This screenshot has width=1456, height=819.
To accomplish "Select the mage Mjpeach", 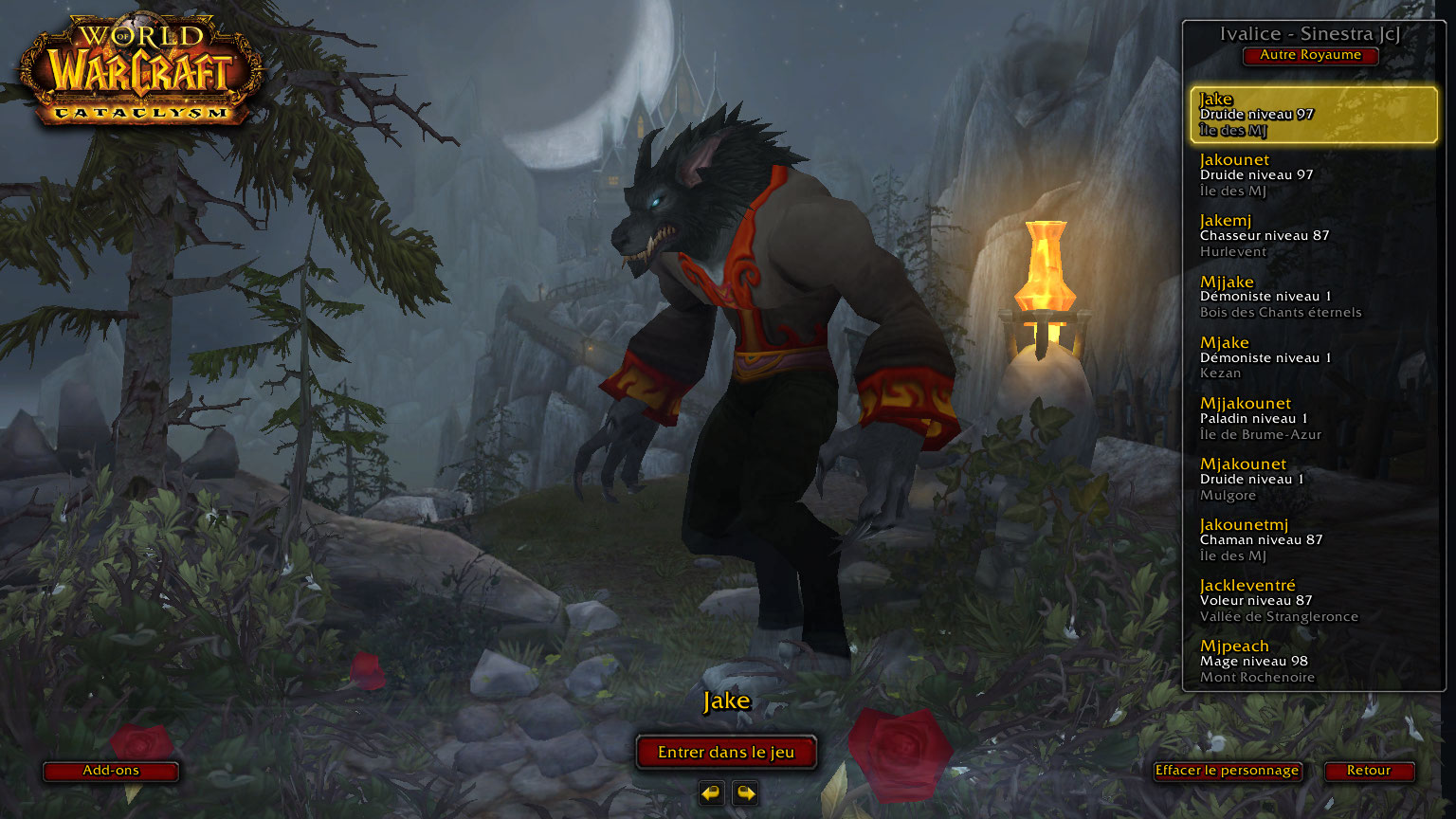I will pos(1313,661).
